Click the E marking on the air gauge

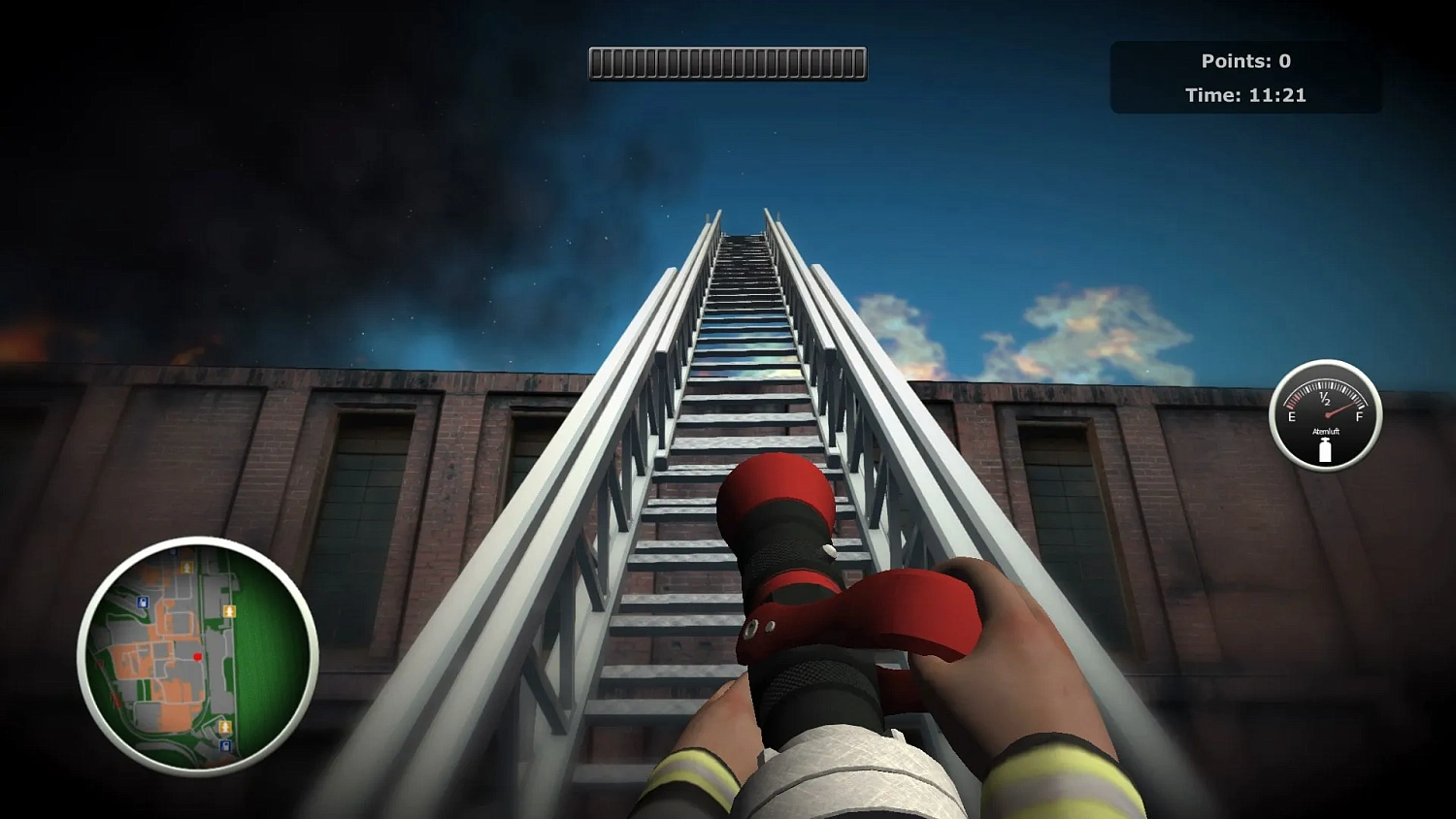(x=1291, y=415)
